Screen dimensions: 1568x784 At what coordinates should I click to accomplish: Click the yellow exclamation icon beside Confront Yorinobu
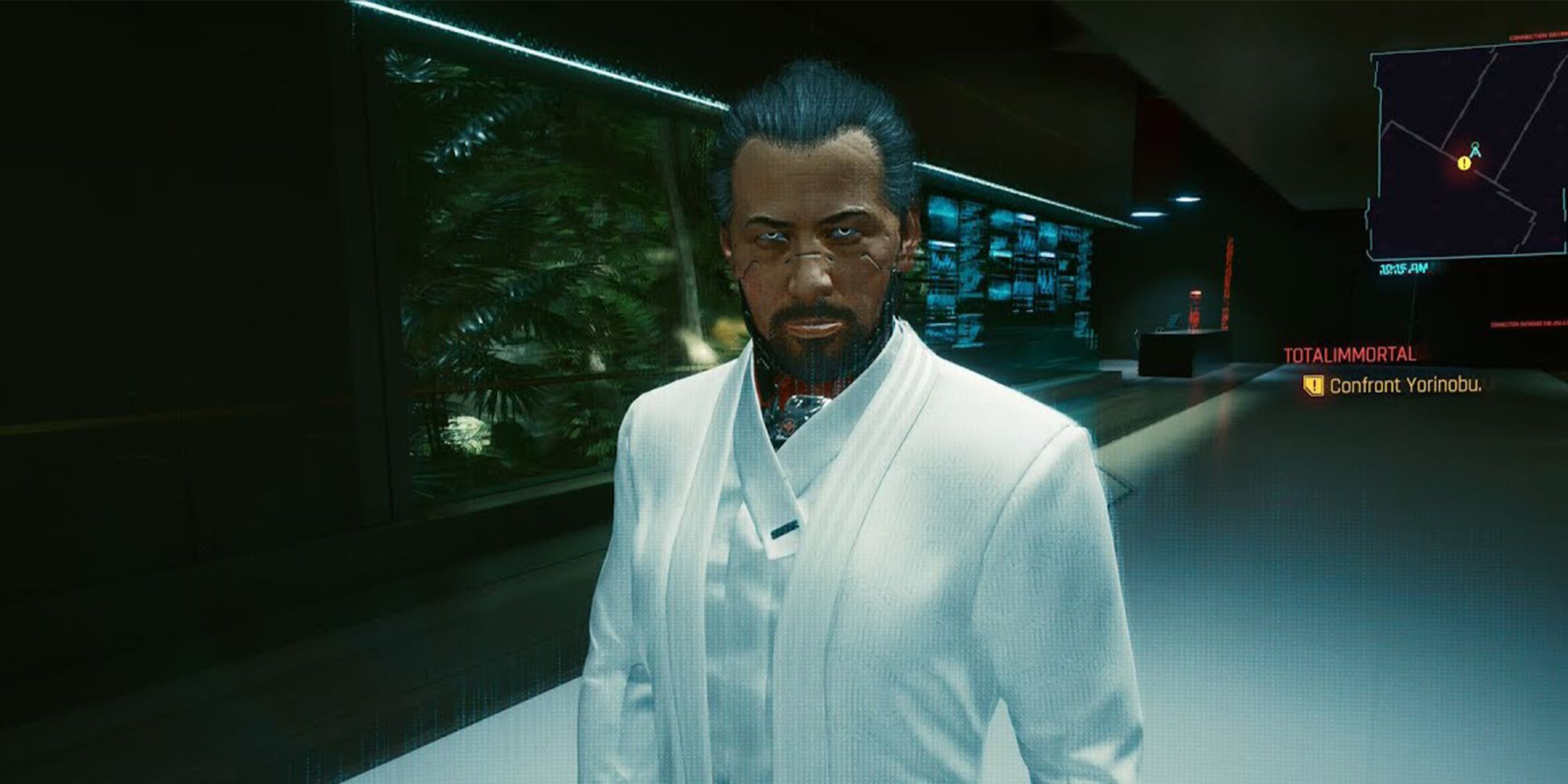pos(1312,386)
